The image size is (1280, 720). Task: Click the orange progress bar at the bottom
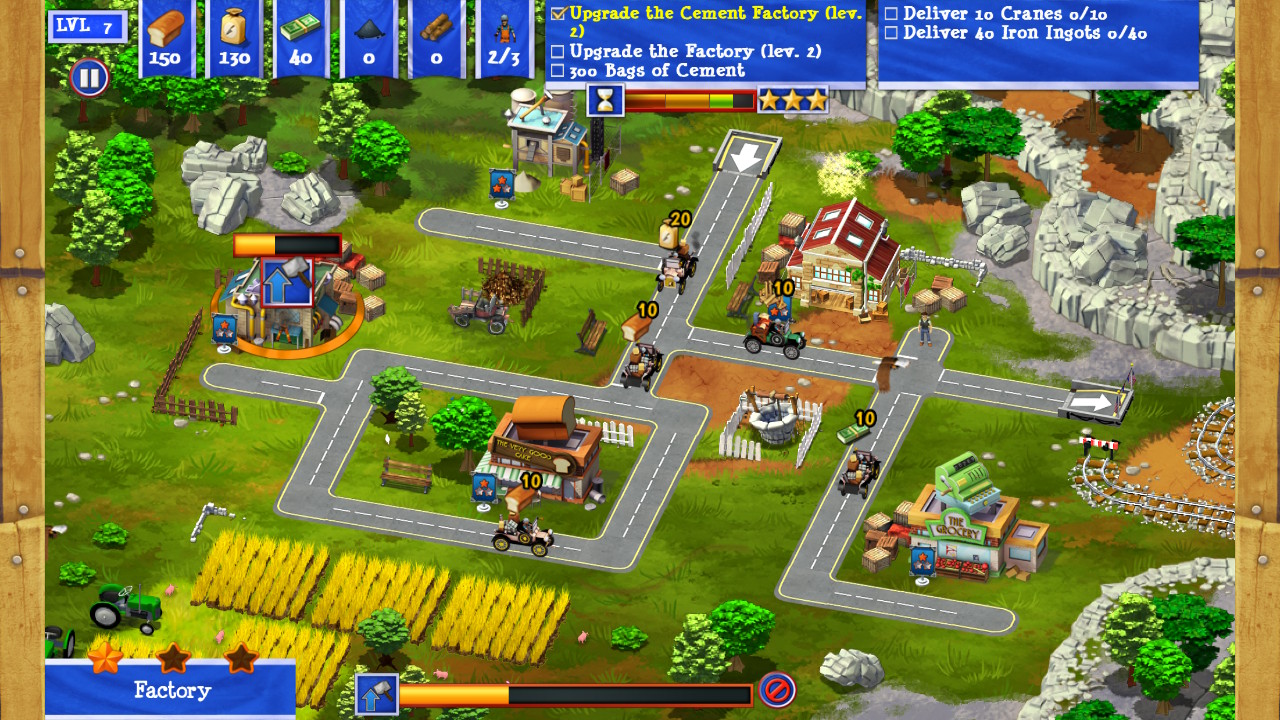coord(575,691)
